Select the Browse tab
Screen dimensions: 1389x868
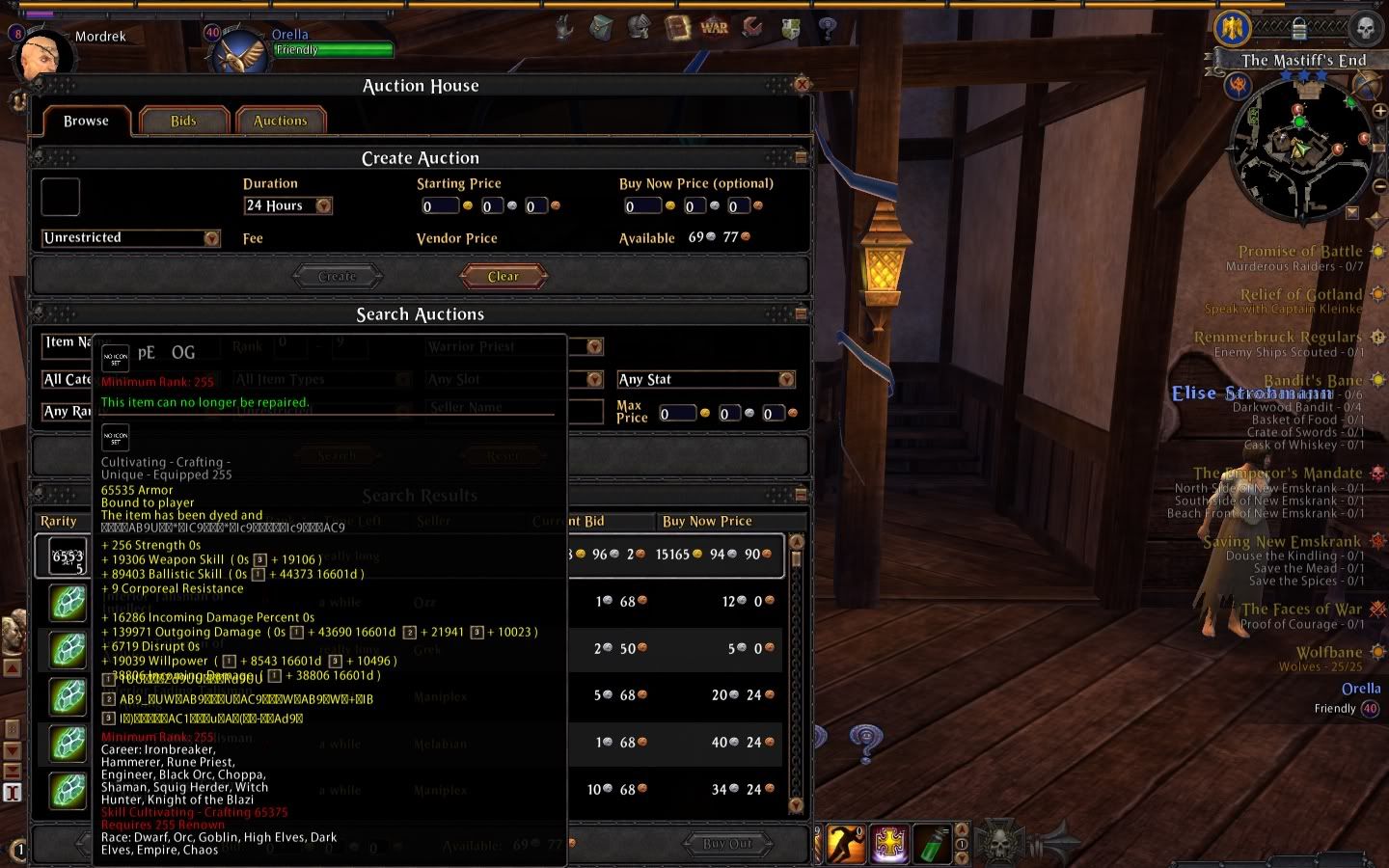(x=86, y=122)
